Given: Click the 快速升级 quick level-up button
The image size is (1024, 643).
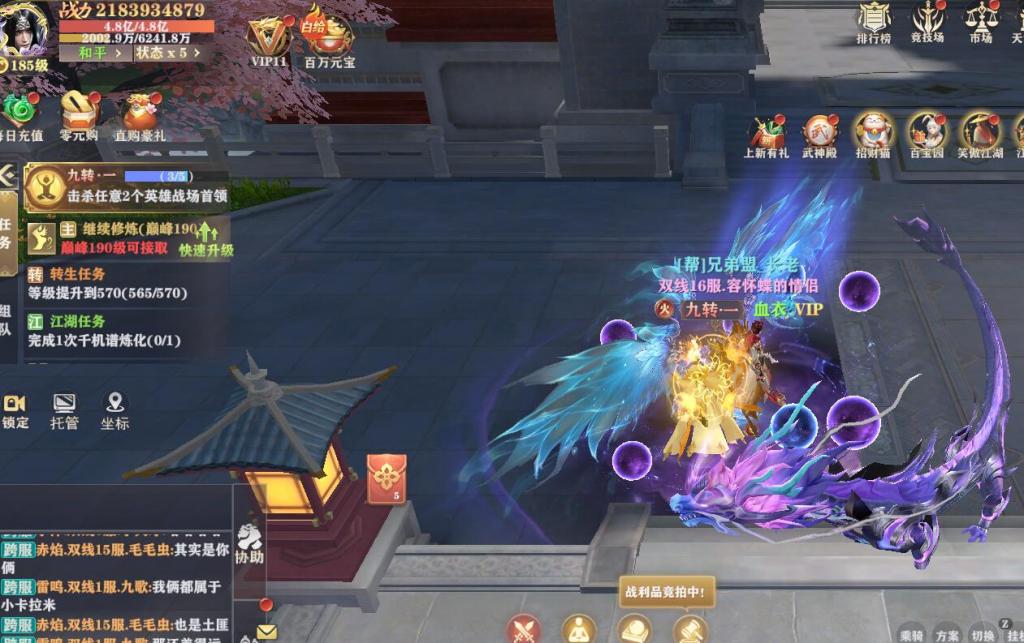Looking at the screenshot, I should point(206,241).
